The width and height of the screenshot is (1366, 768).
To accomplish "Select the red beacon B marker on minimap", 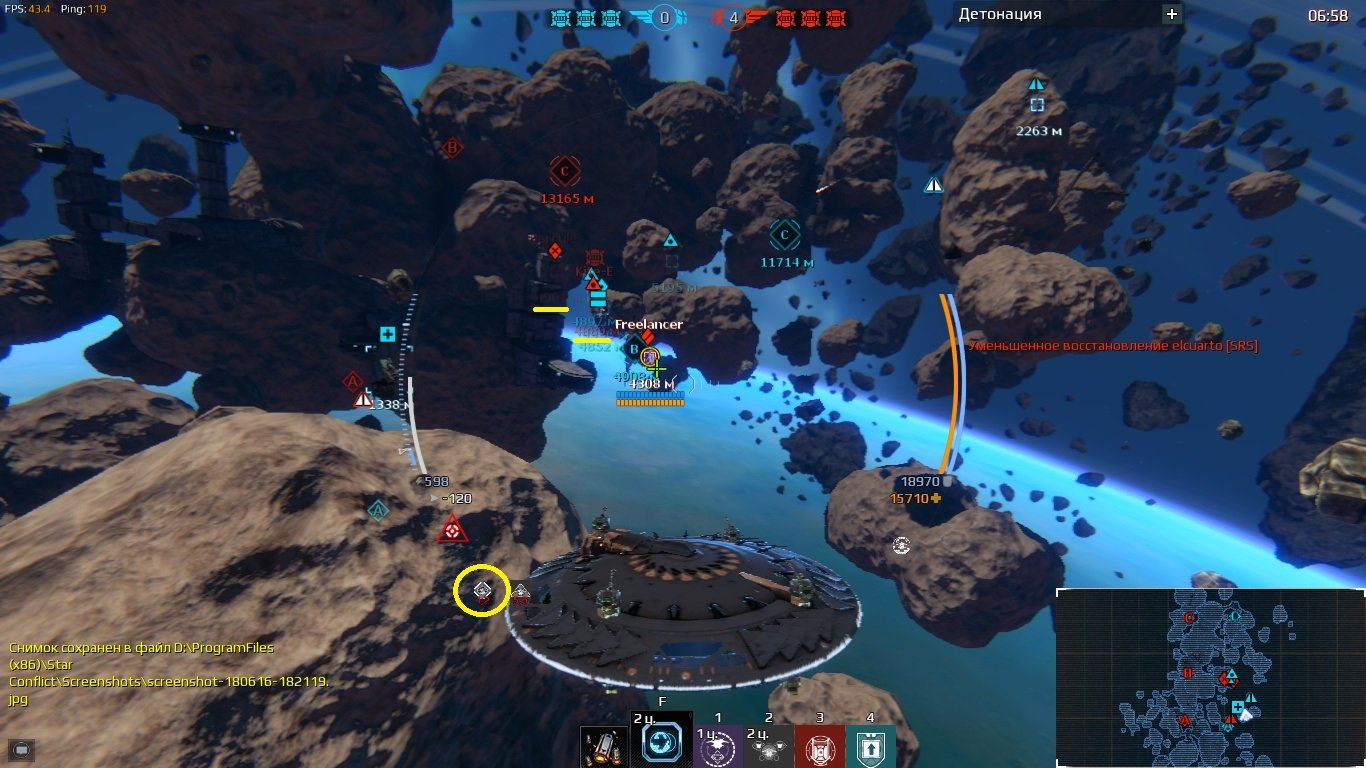I will [x=1188, y=673].
